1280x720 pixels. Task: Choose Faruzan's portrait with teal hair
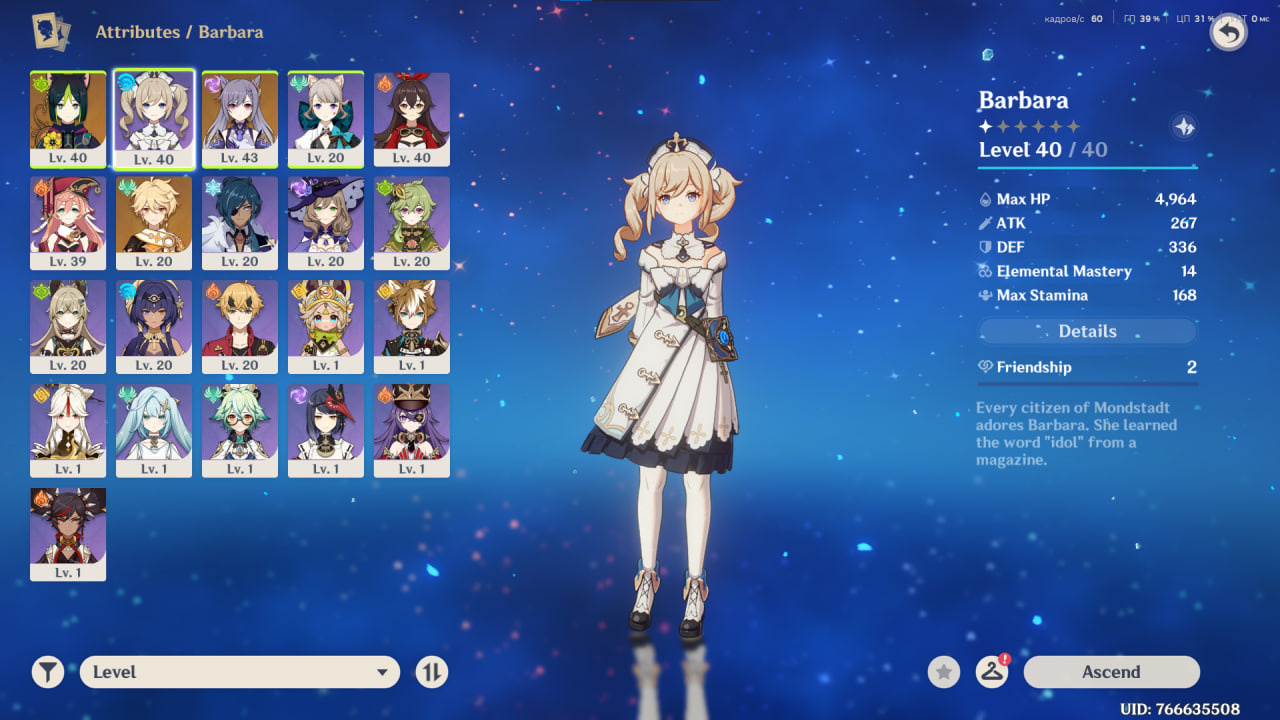click(x=154, y=430)
